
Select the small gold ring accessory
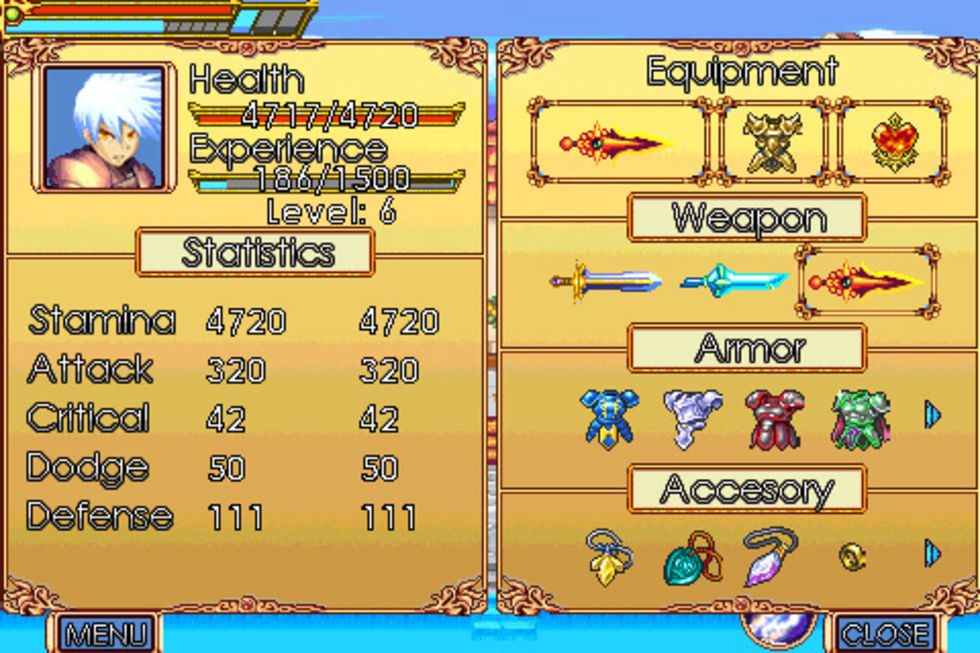point(851,556)
